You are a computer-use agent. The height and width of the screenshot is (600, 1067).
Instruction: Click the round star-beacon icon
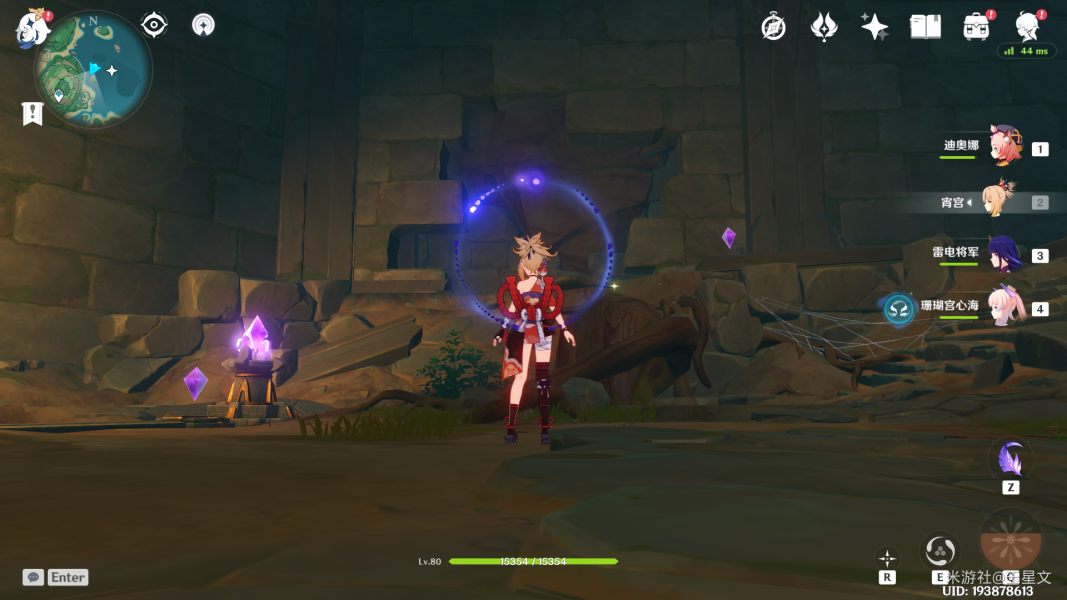click(203, 25)
